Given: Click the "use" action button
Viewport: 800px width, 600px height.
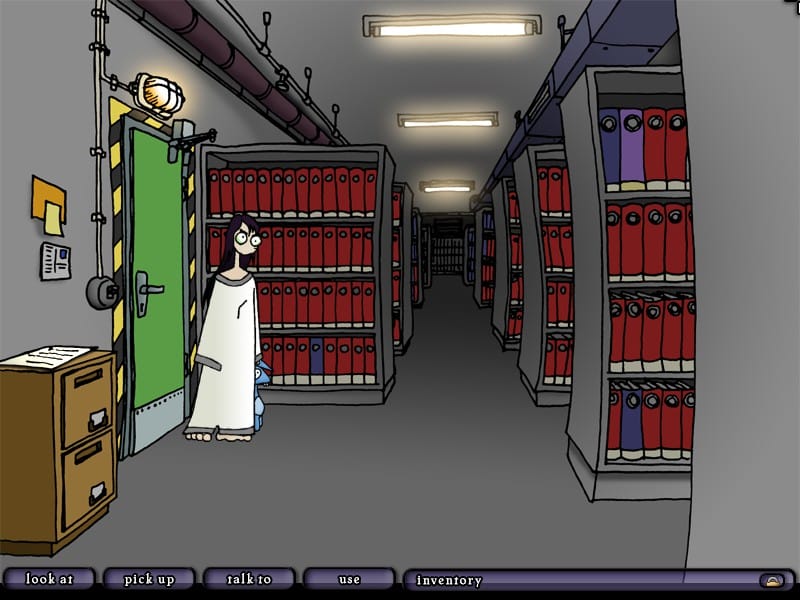Looking at the screenshot, I should click(349, 579).
